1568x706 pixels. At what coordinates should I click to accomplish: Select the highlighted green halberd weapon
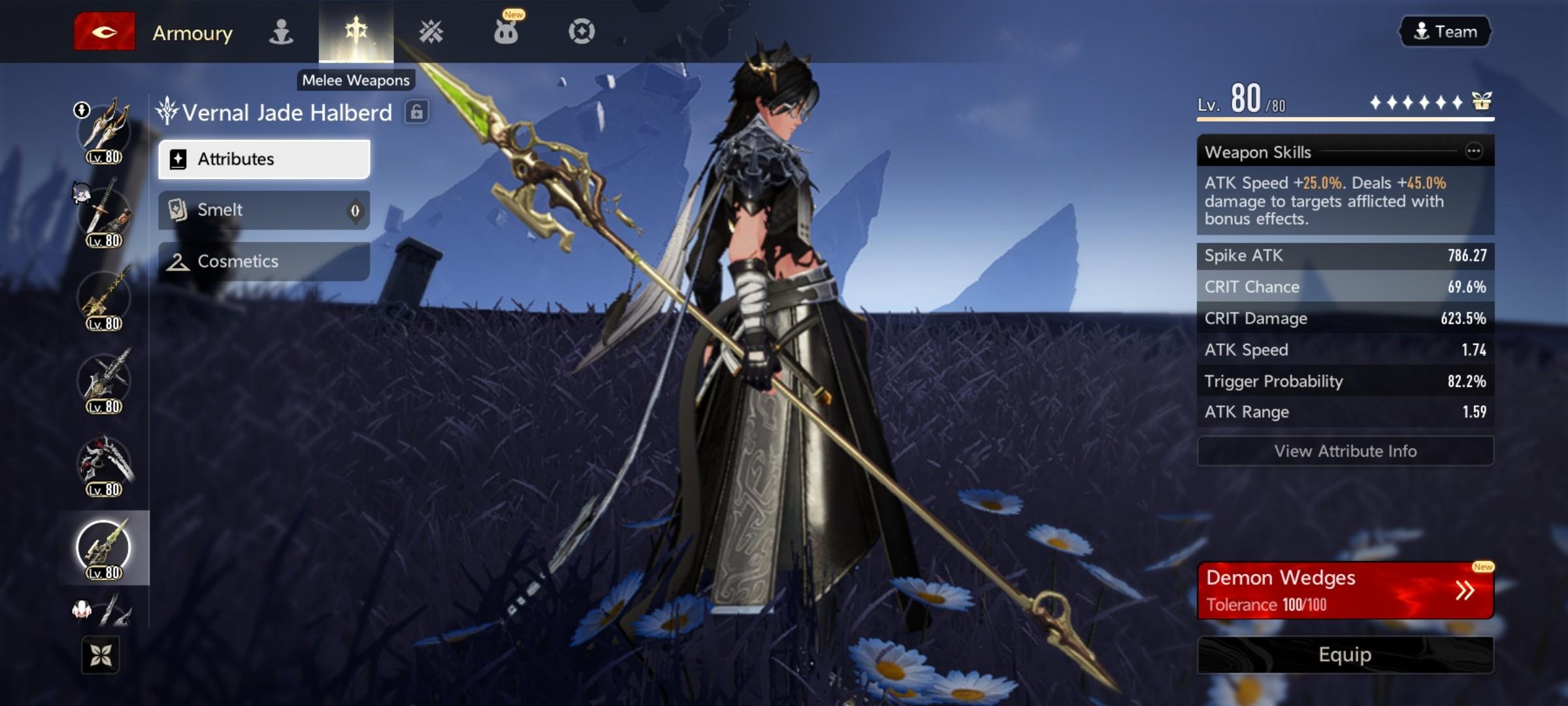pos(105,546)
